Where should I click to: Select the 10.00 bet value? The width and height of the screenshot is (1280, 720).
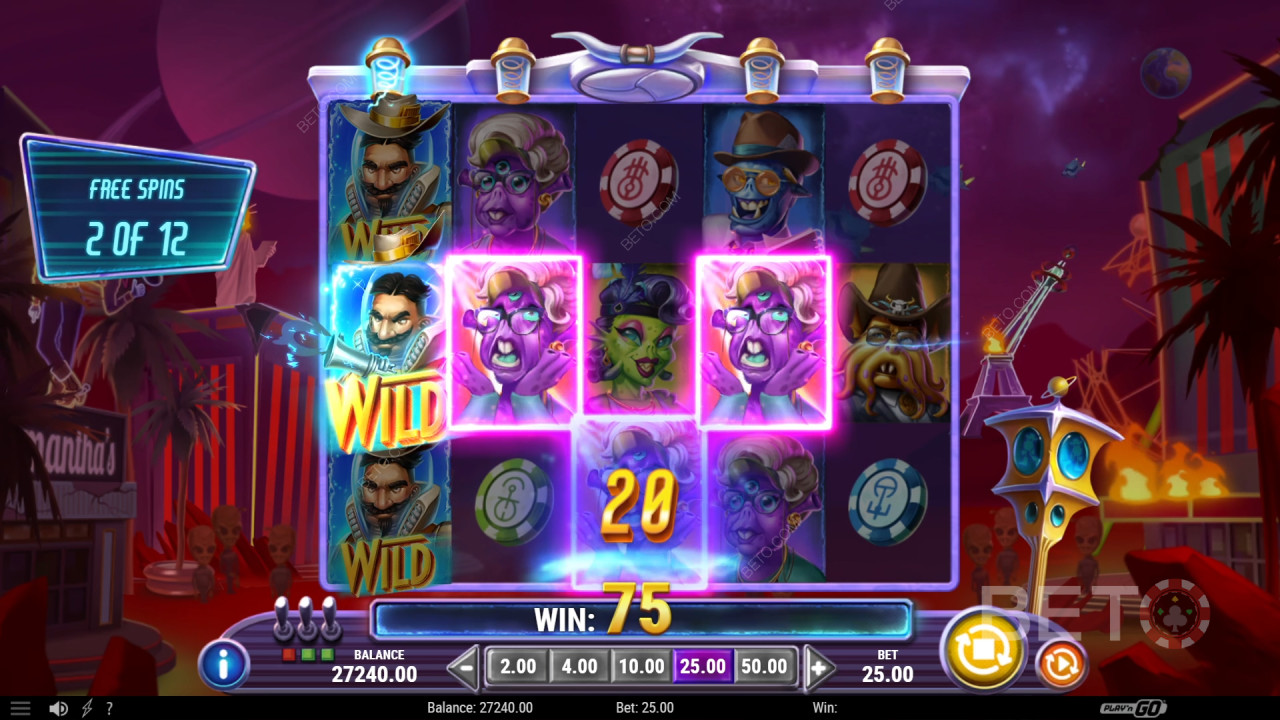tap(641, 665)
